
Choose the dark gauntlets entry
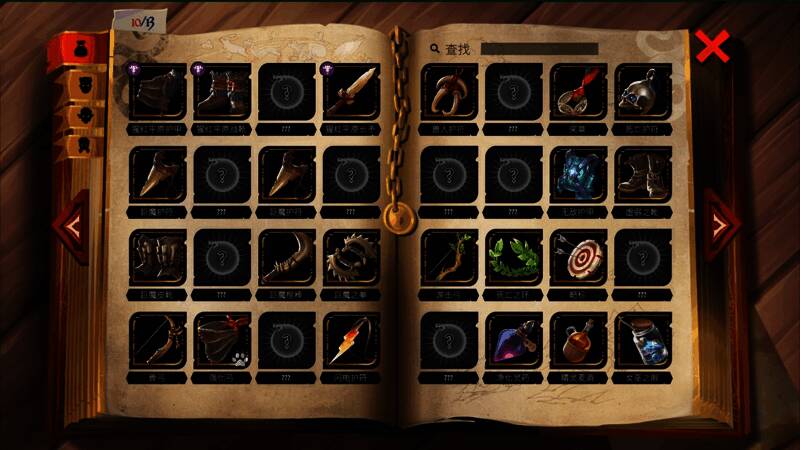tap(158, 257)
